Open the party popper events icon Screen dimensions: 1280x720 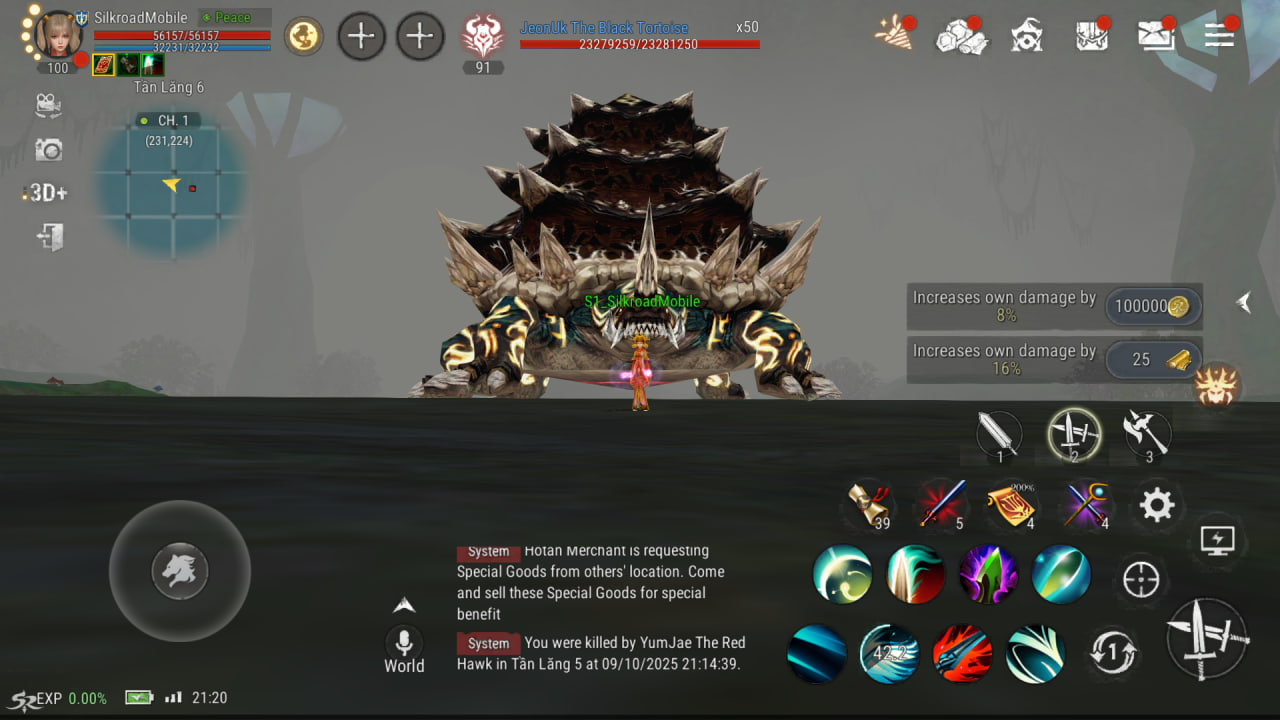(893, 34)
